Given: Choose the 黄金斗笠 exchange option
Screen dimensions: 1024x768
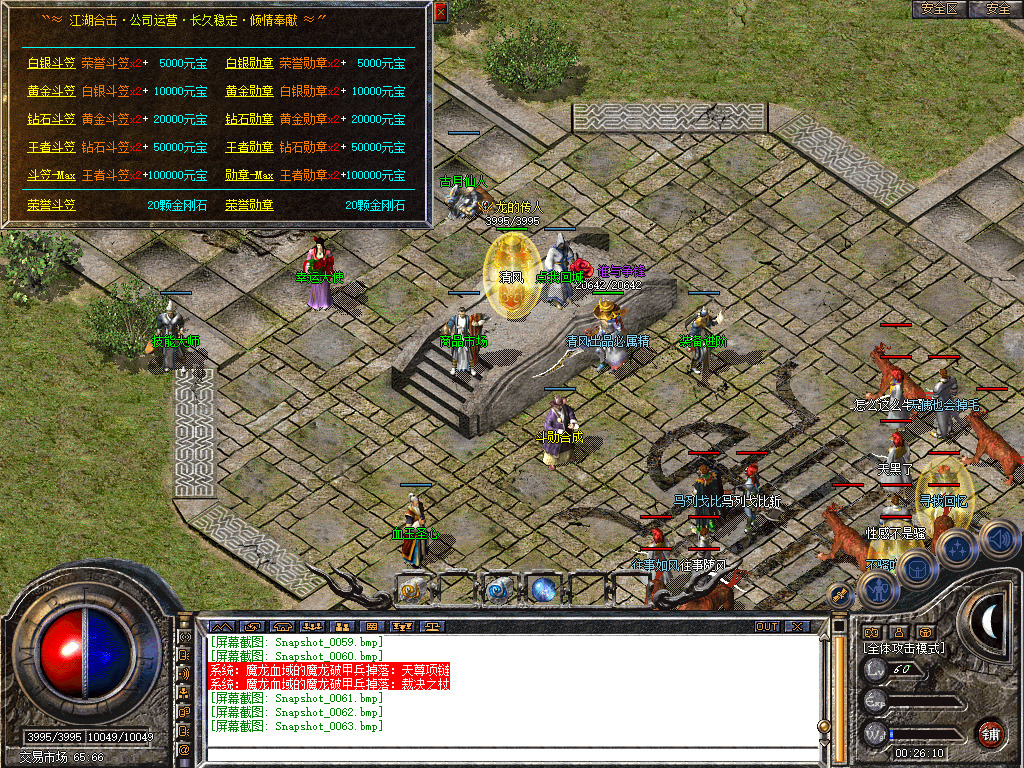Looking at the screenshot, I should pyautogui.click(x=51, y=91).
